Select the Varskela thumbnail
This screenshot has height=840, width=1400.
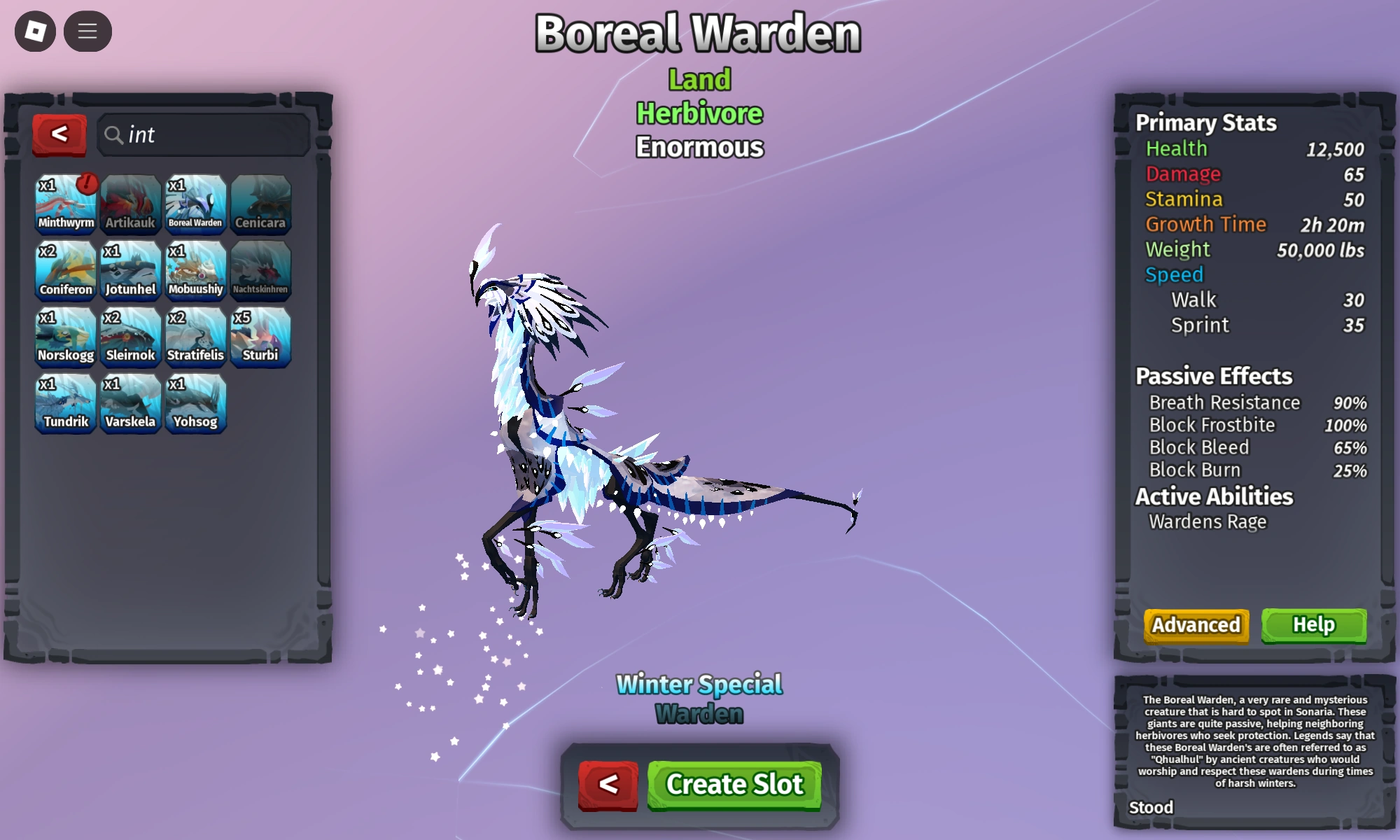pyautogui.click(x=130, y=404)
